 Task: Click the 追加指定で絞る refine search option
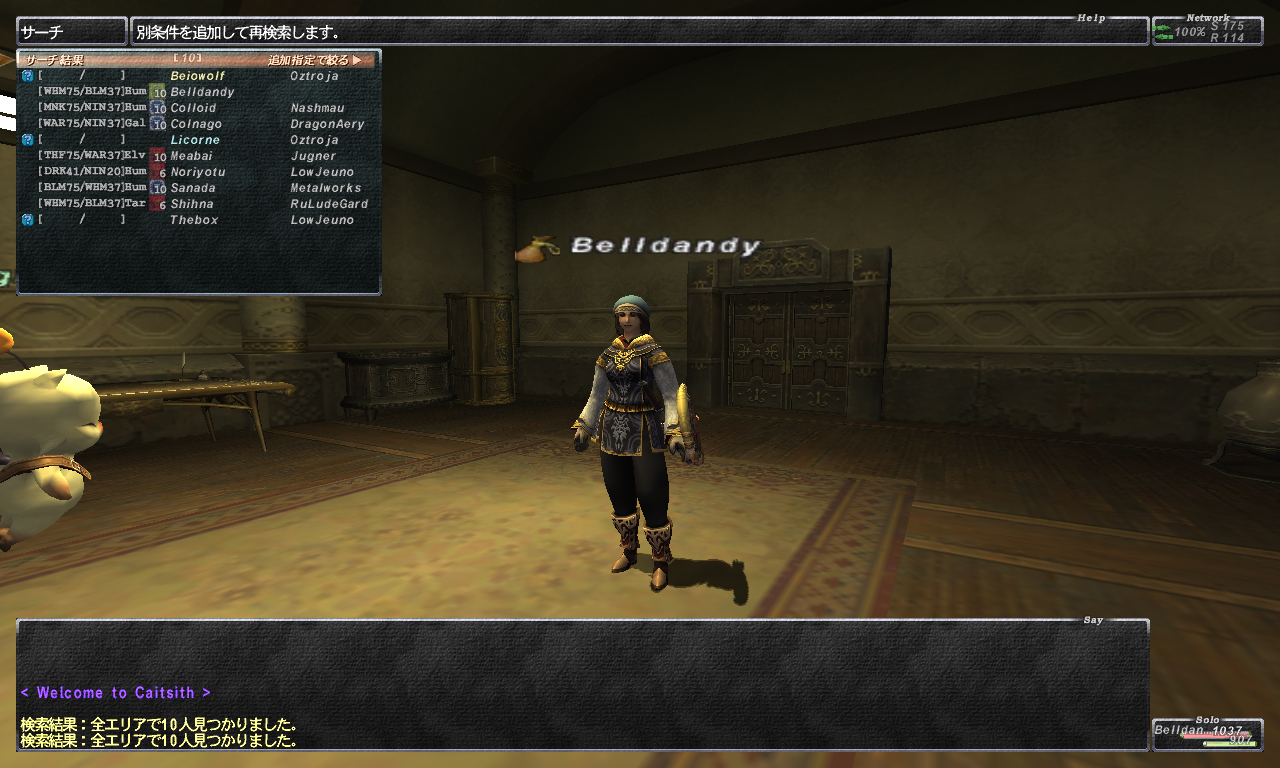(x=314, y=60)
